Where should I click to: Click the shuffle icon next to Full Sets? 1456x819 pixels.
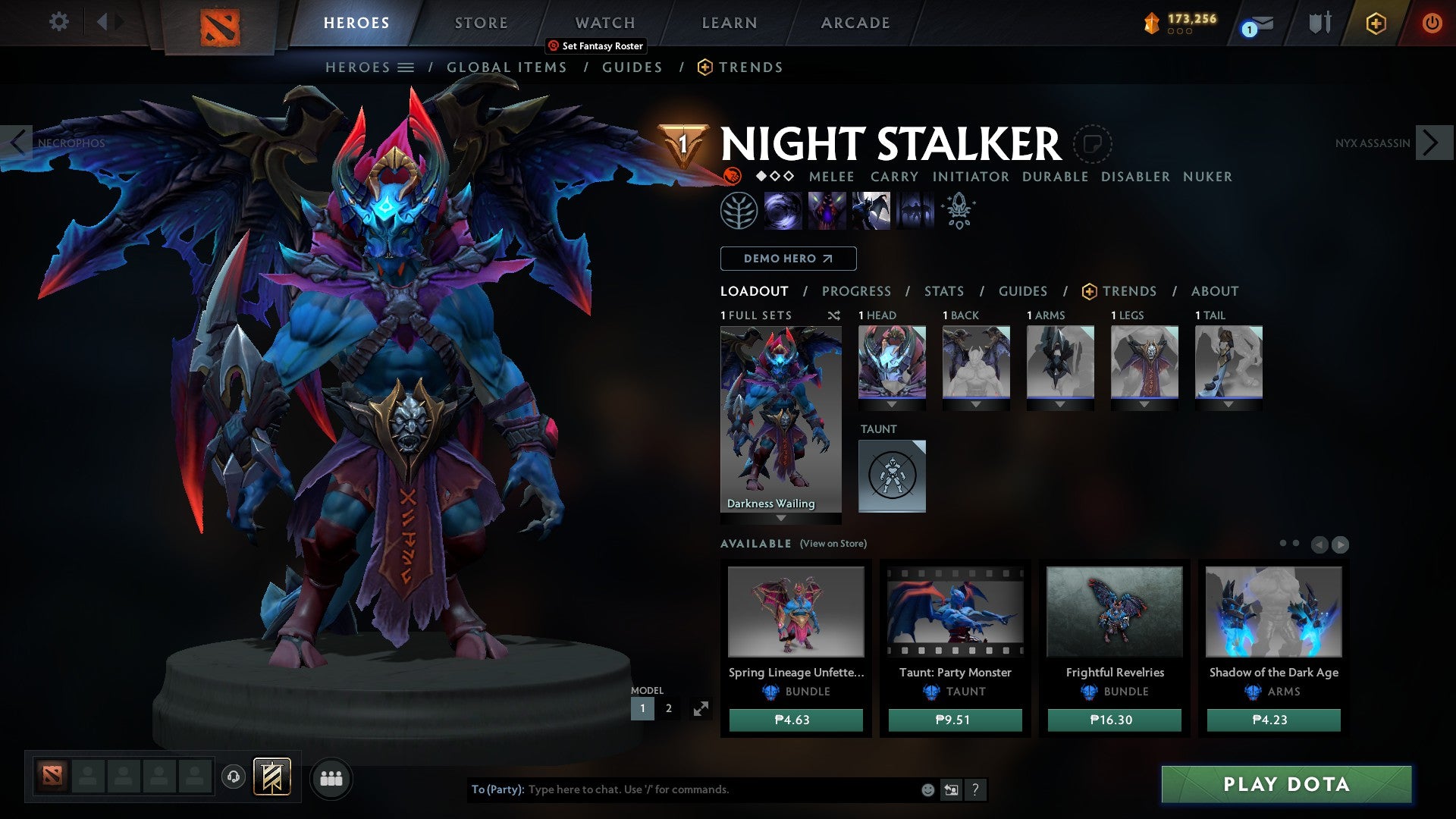[x=833, y=315]
